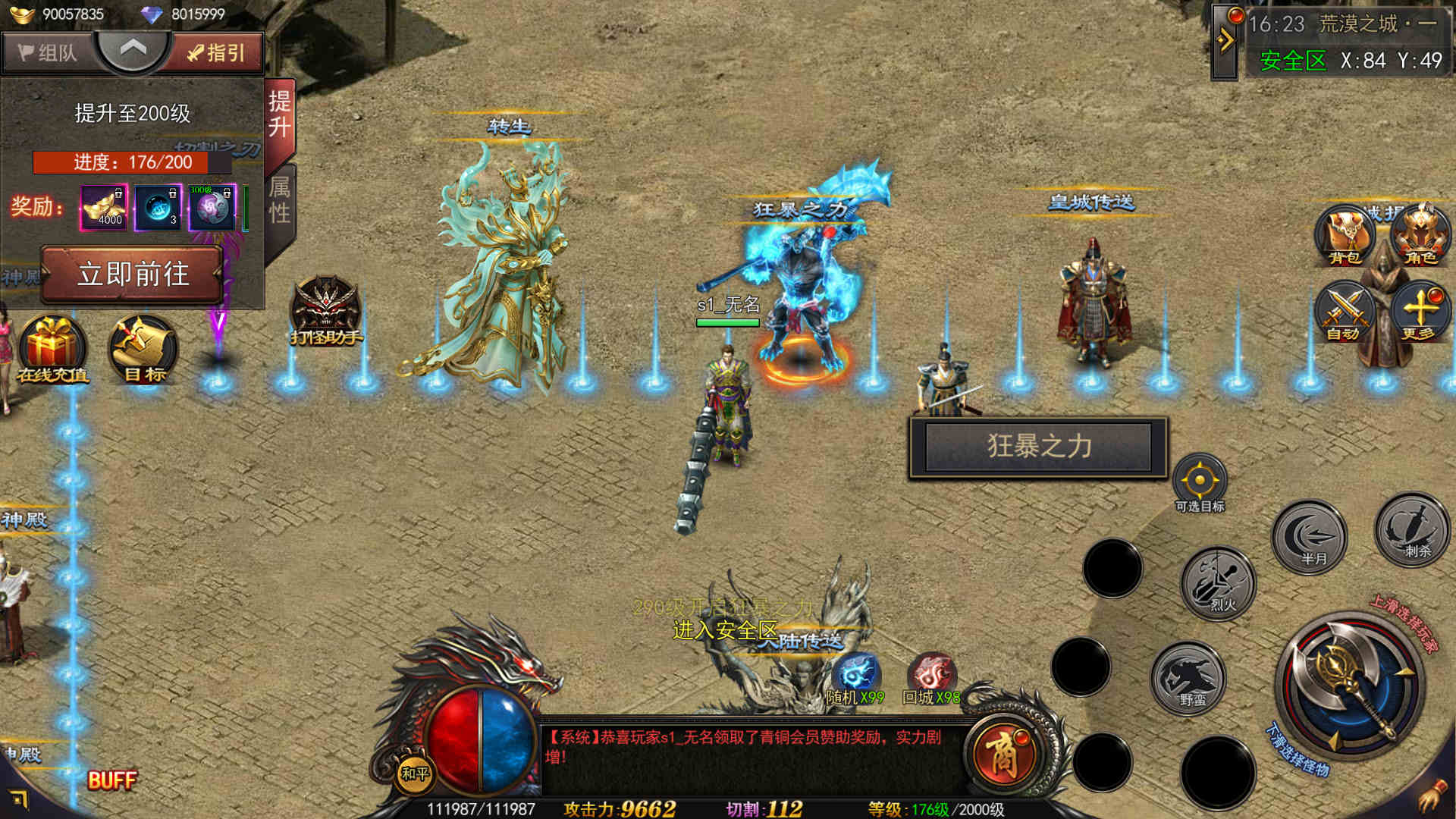
Task: Select the 提升 side tab
Action: point(280,115)
